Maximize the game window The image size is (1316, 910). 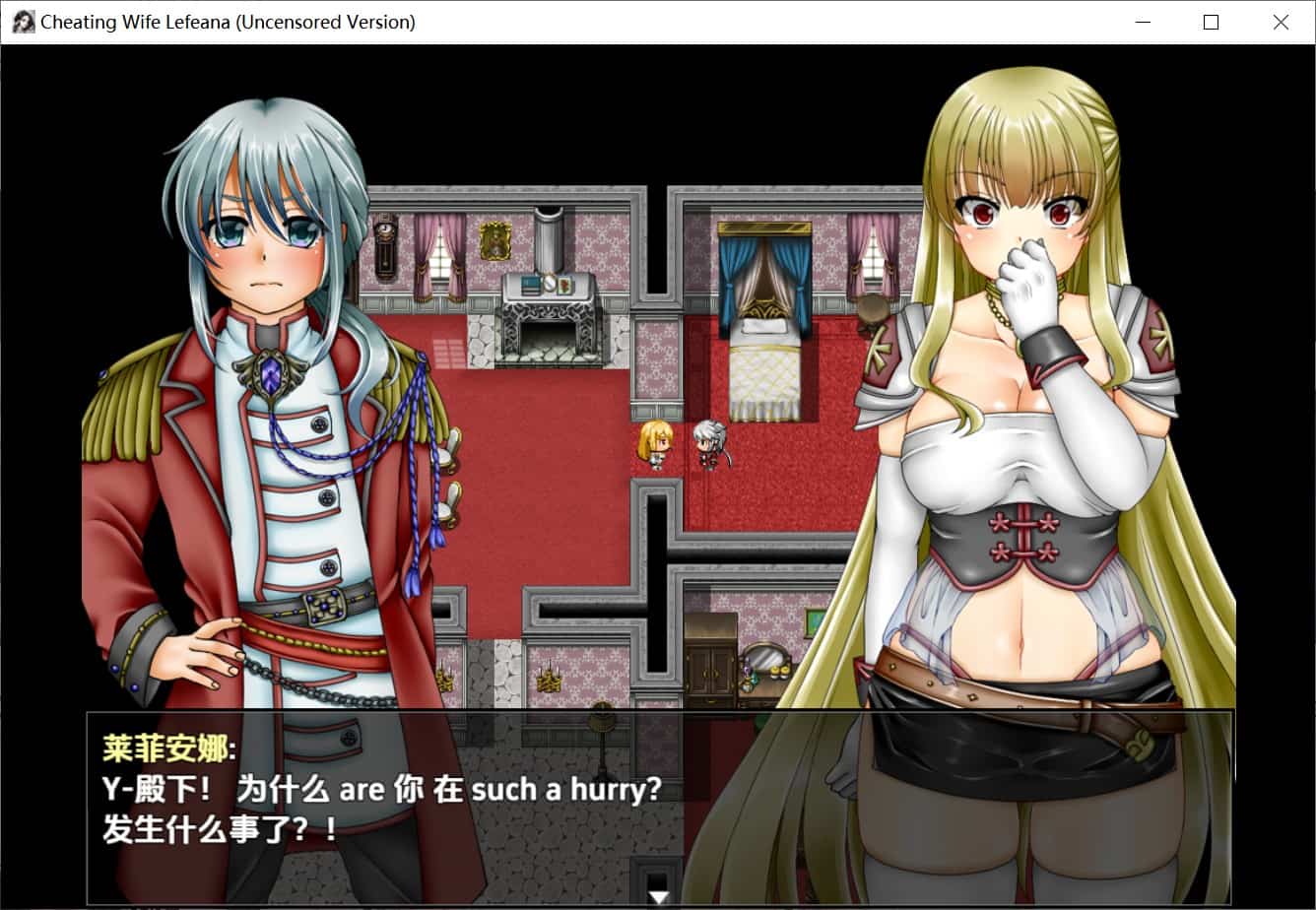pyautogui.click(x=1211, y=22)
